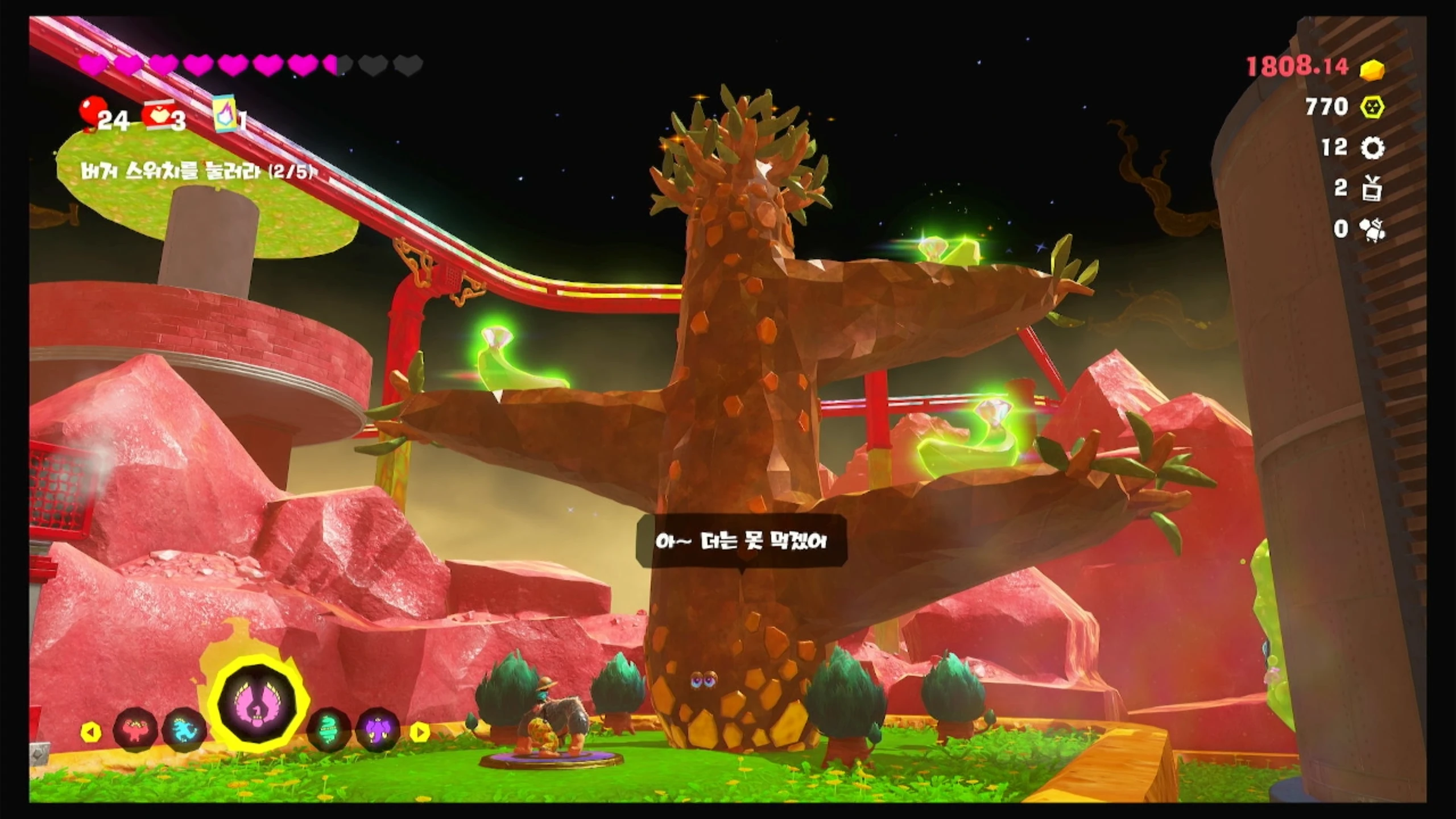1456x819 pixels.
Task: Choose the blue Zebra Bananza icon
Action: coord(185,730)
